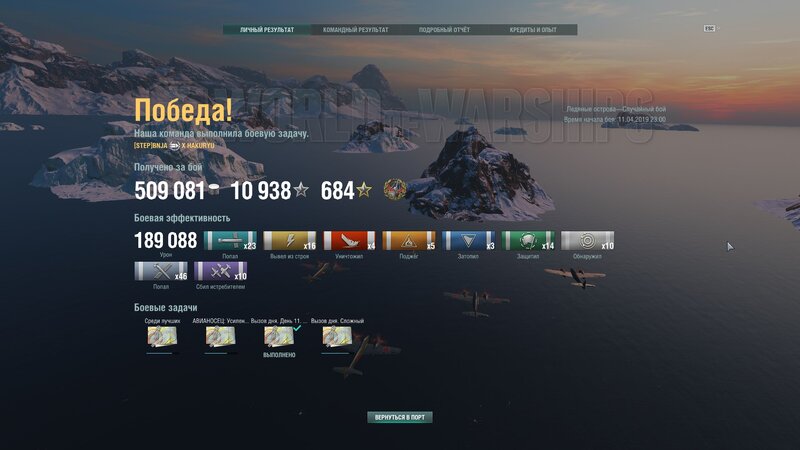800x450 pixels.
Task: Click the X Hakuryu ship name
Action: (x=197, y=145)
